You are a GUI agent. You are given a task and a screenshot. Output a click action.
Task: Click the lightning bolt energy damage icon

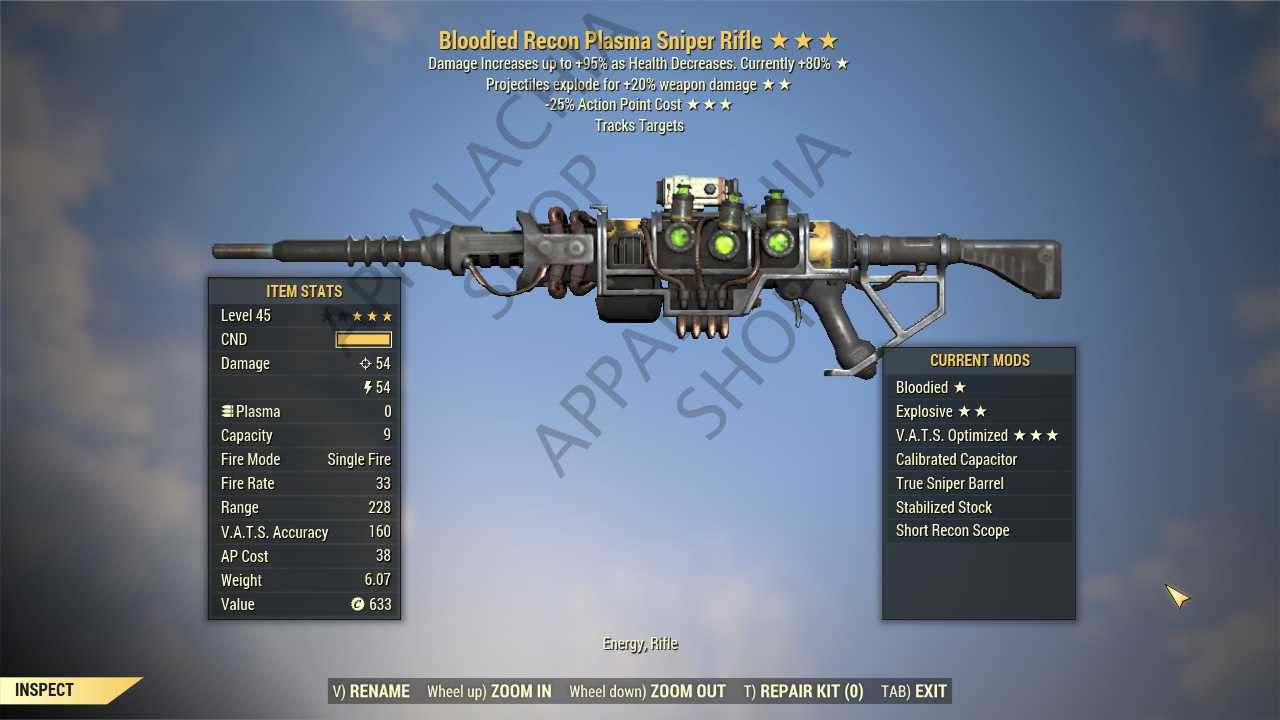coord(366,388)
